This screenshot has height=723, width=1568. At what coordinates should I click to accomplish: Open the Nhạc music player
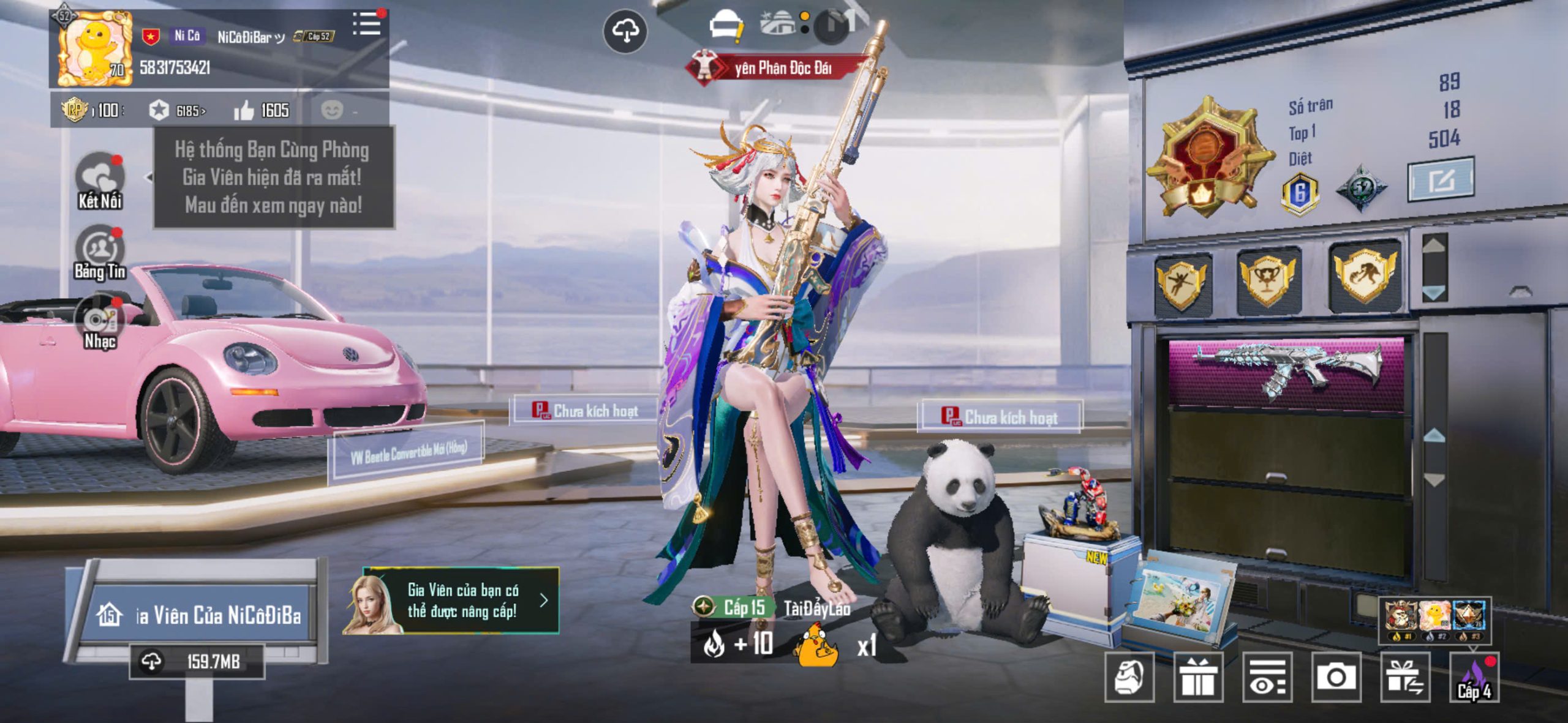pyautogui.click(x=99, y=323)
